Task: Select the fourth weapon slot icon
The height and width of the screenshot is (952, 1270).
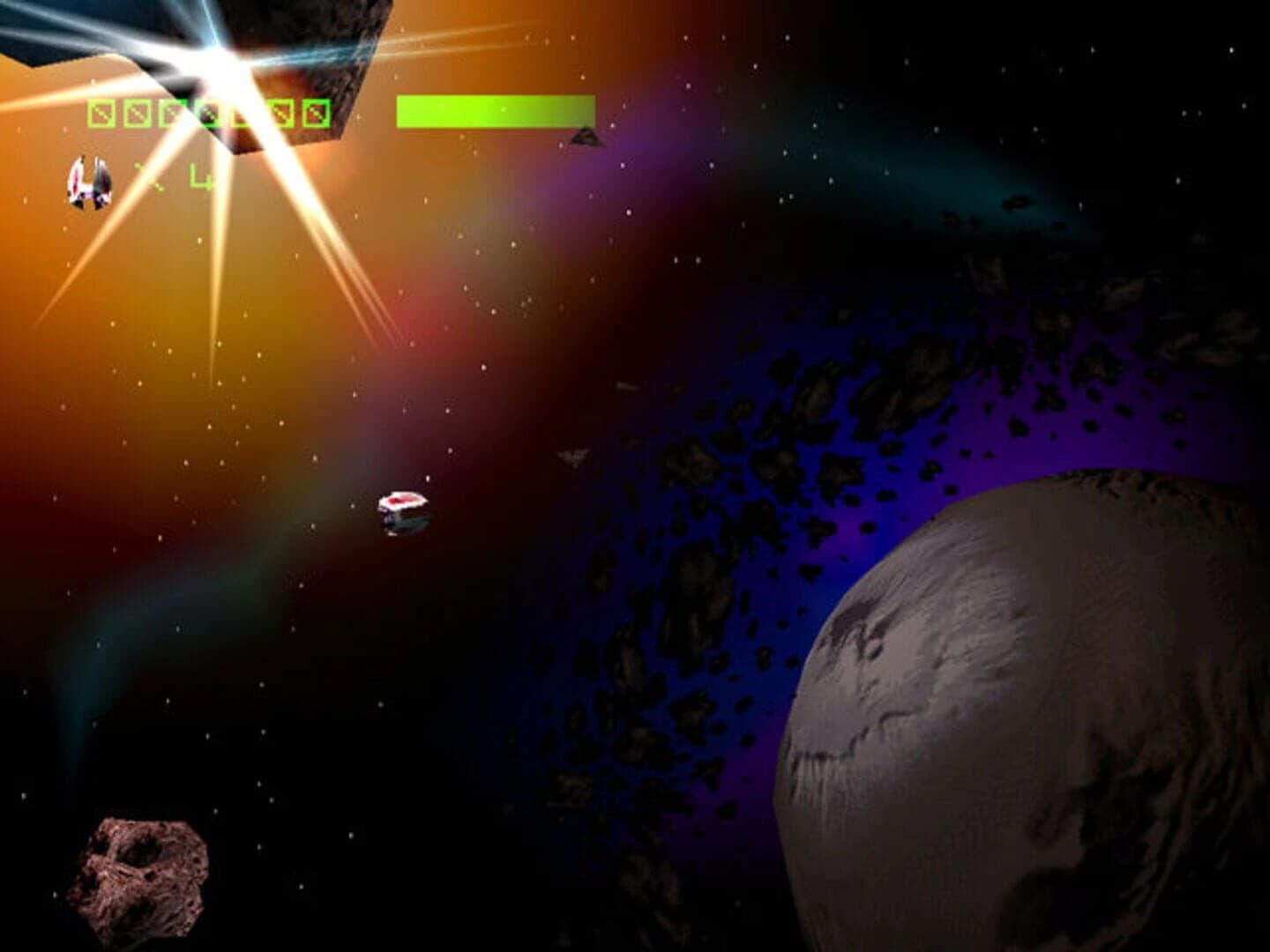Action: tap(206, 113)
